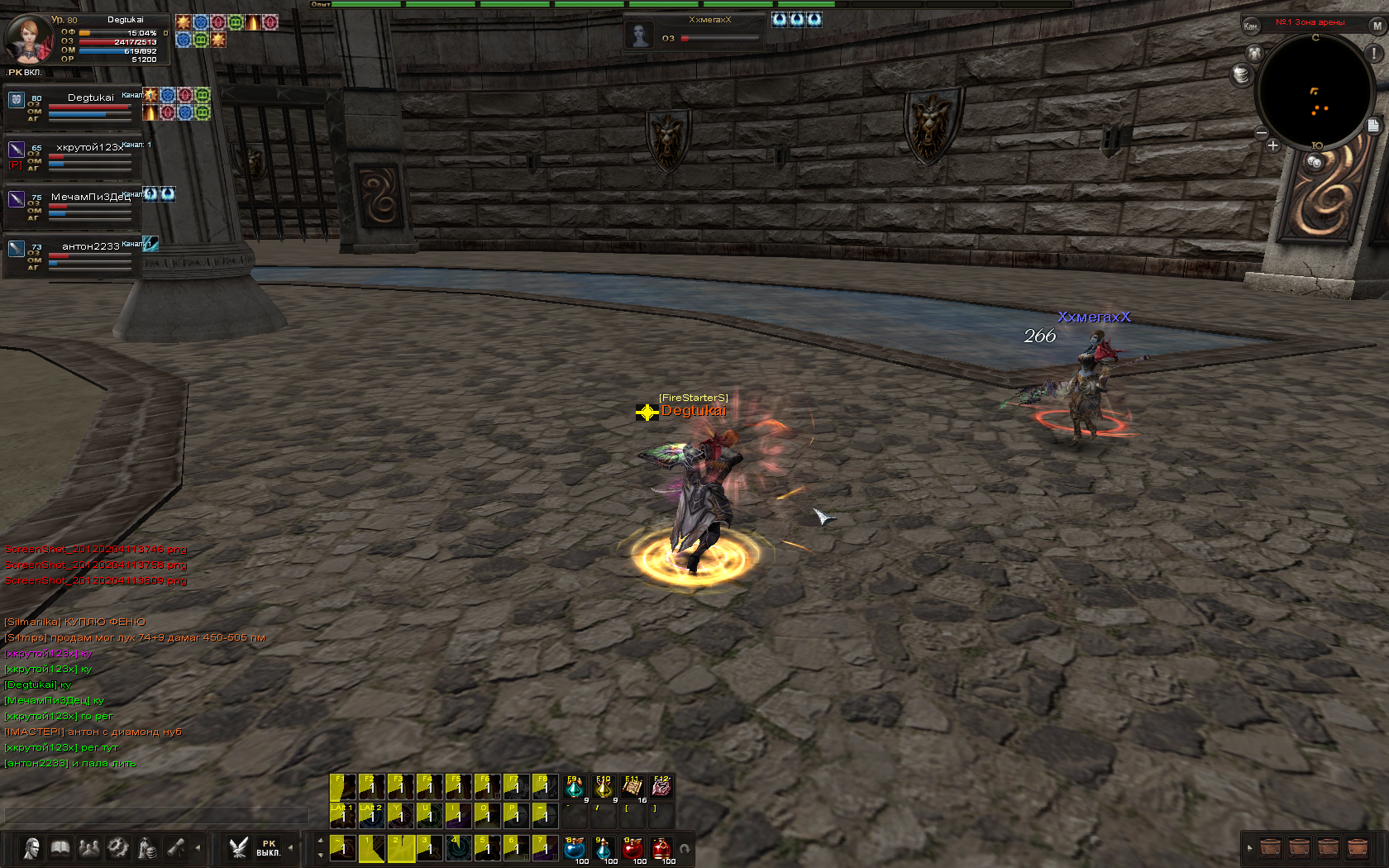Open the world map with the M button
This screenshot has width=1389, height=868.
click(x=1377, y=26)
